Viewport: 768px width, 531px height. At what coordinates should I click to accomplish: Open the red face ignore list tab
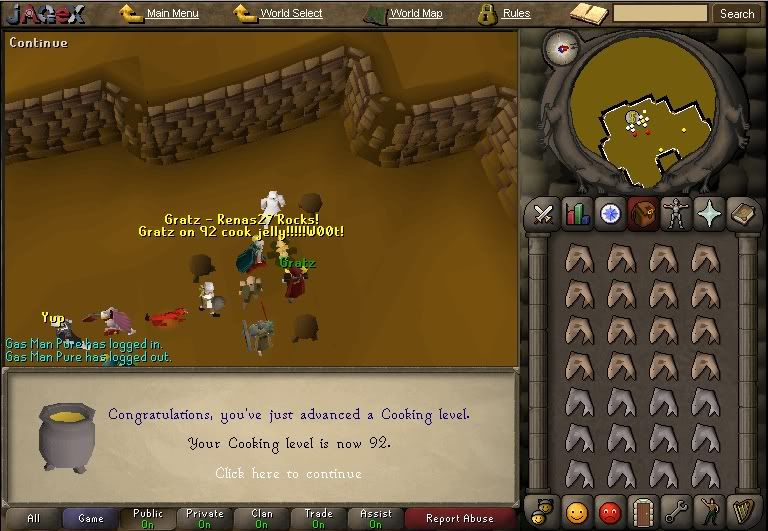[609, 509]
